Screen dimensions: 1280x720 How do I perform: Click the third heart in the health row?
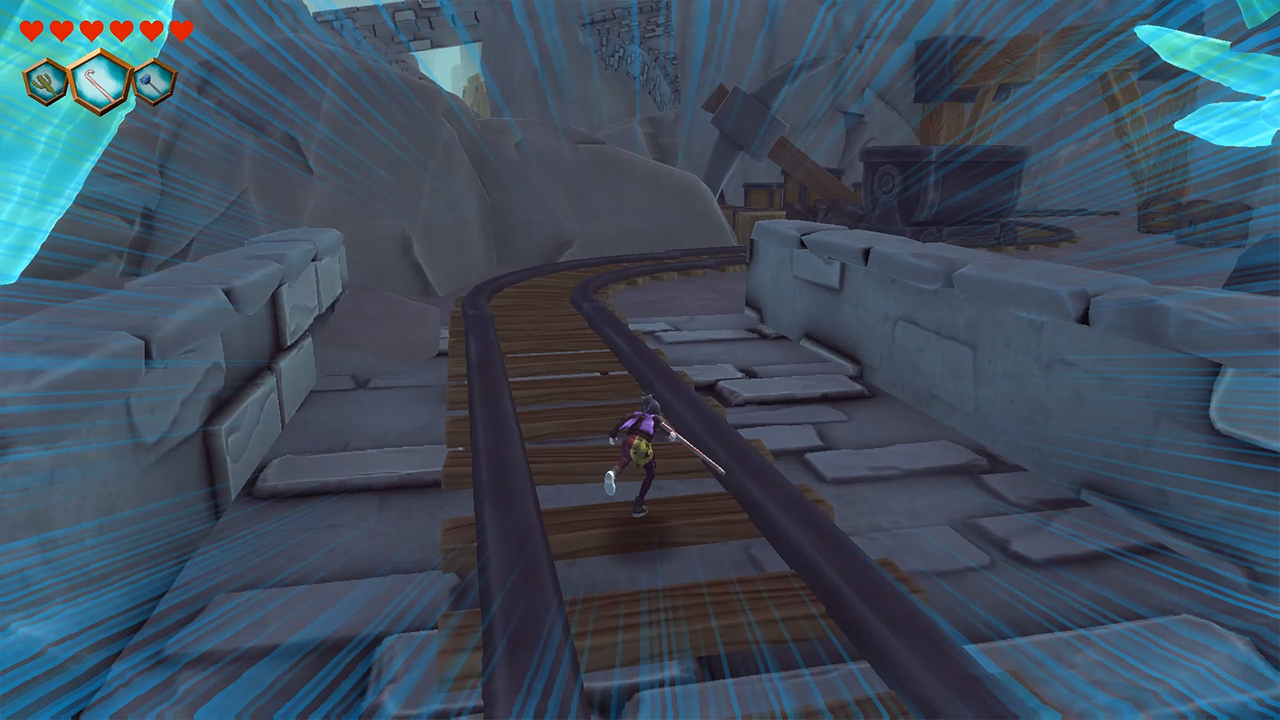pyautogui.click(x=89, y=30)
